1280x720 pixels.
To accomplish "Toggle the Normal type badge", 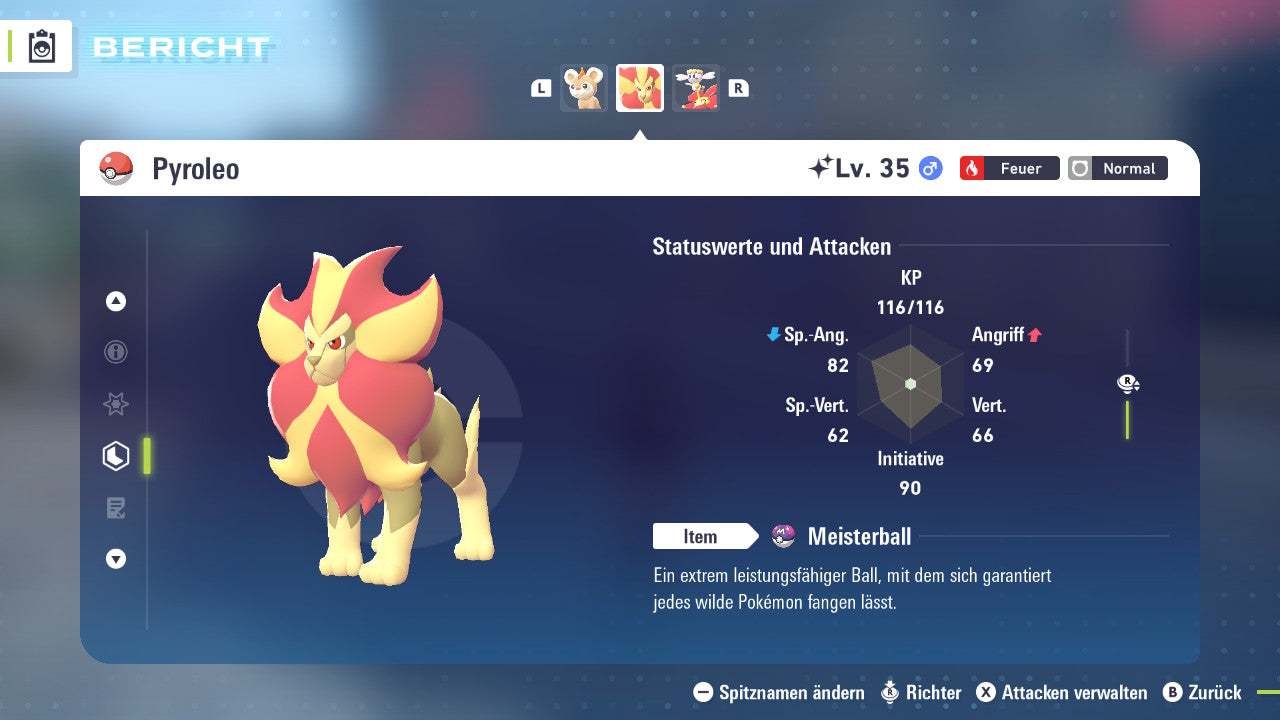I will (1117, 168).
